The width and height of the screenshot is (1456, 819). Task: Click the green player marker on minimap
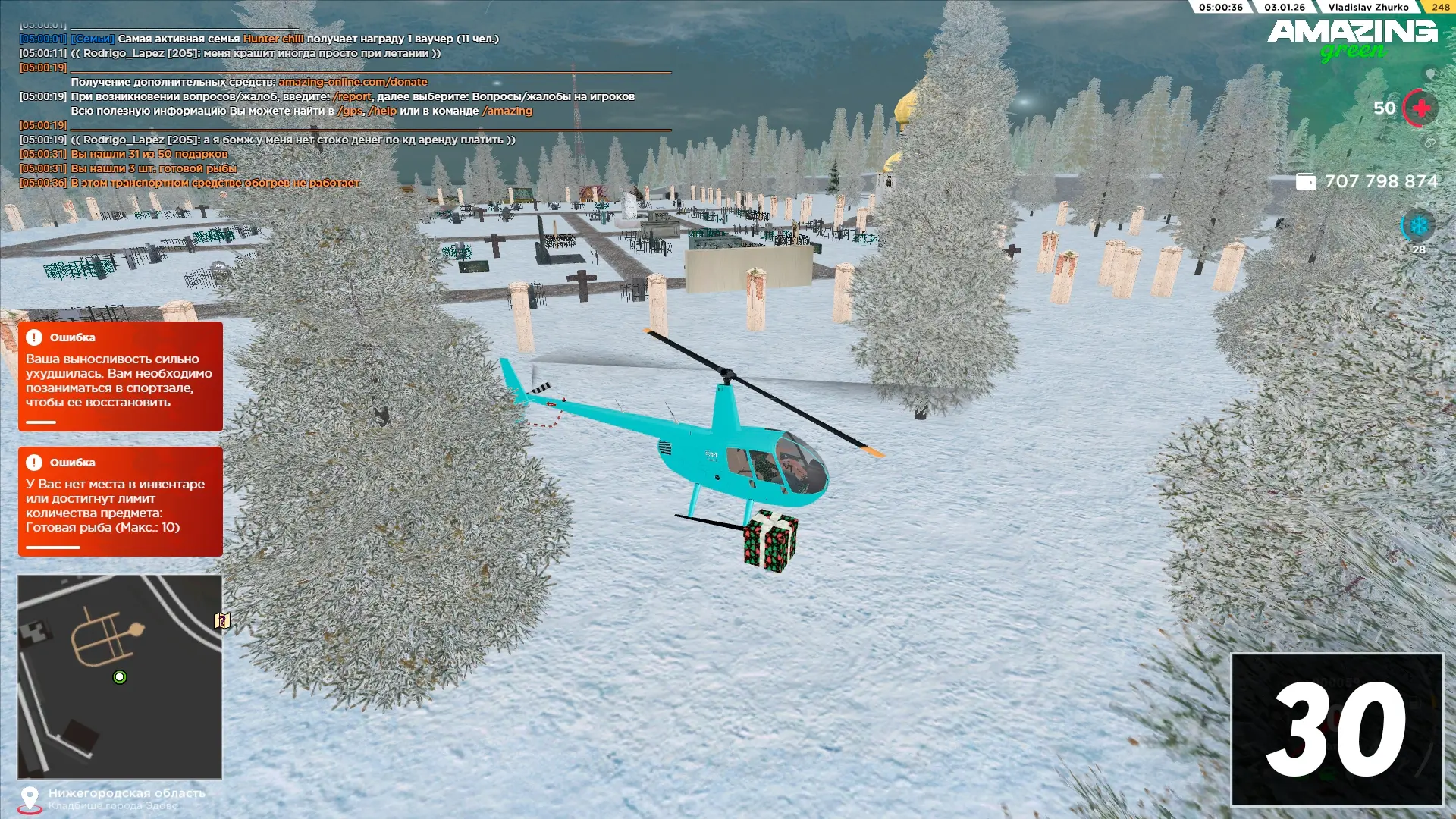(x=120, y=677)
